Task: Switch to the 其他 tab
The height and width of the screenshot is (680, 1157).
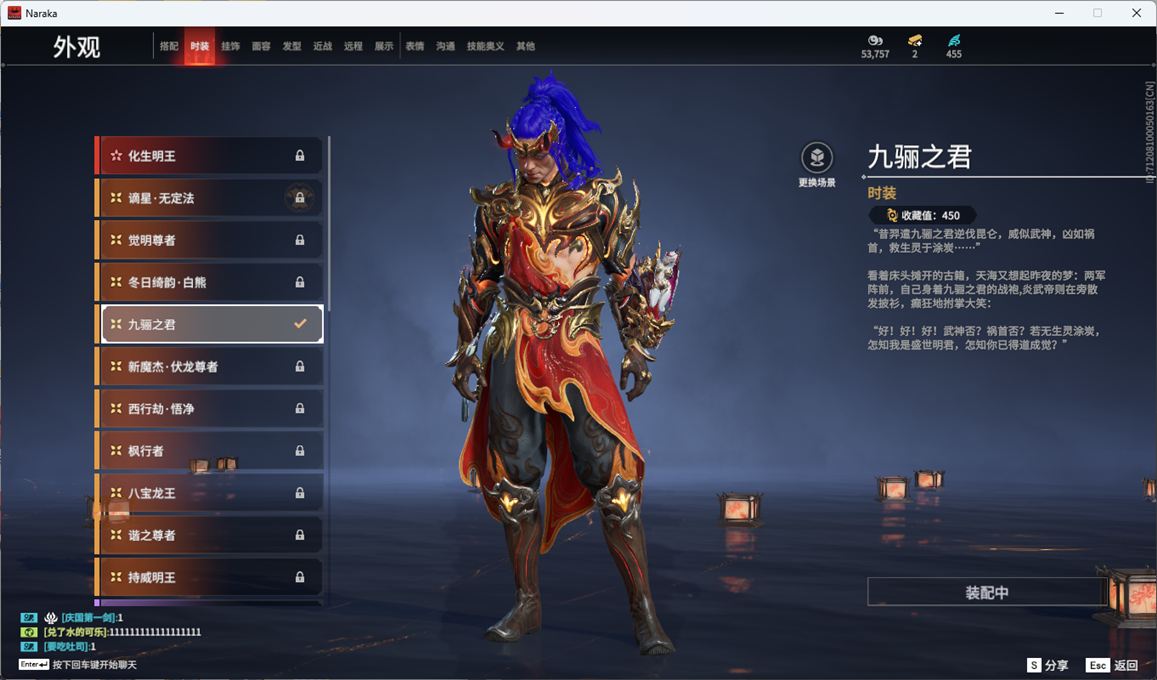Action: (525, 46)
